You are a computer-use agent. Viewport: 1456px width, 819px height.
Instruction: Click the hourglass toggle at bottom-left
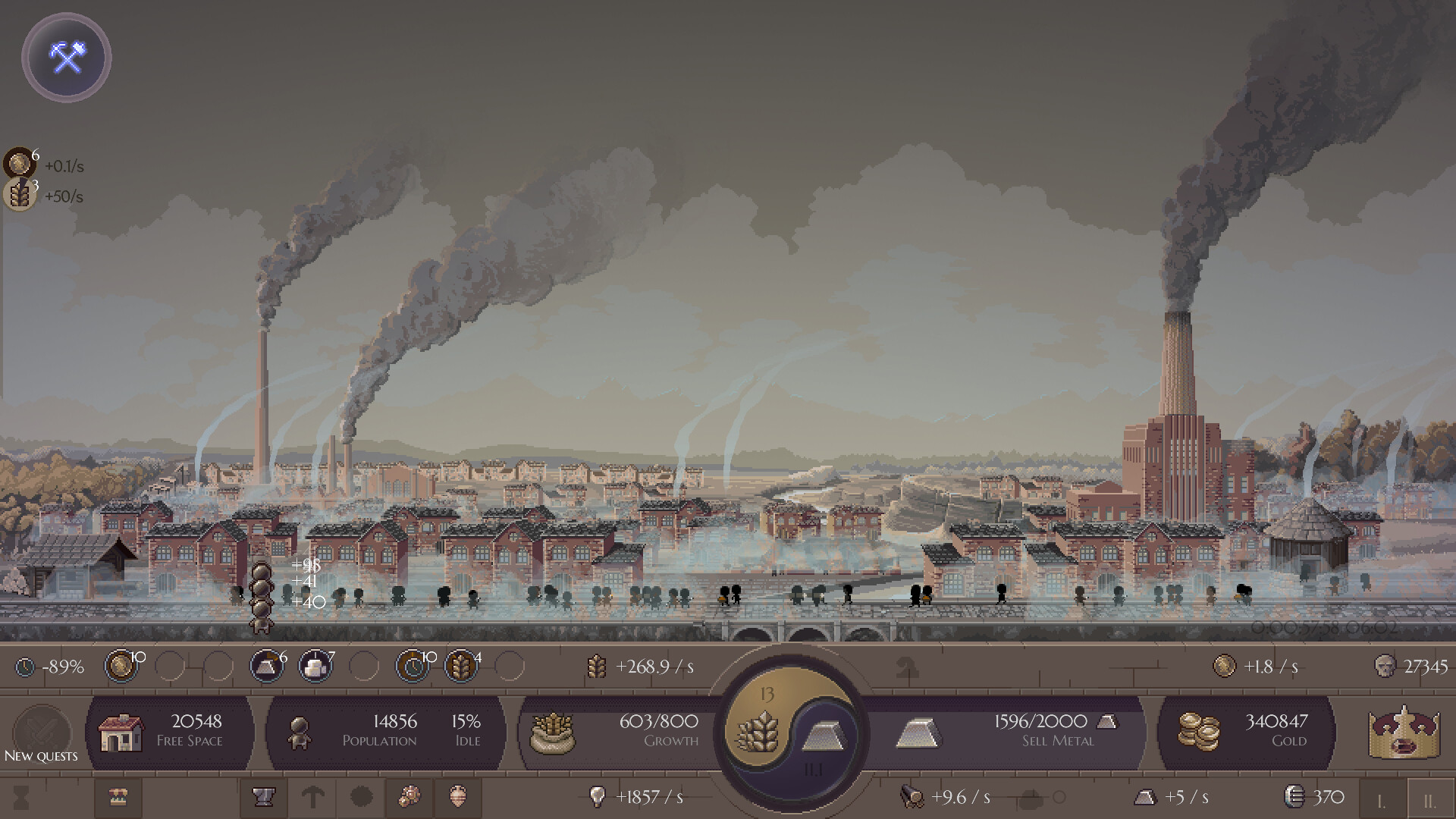click(x=23, y=799)
